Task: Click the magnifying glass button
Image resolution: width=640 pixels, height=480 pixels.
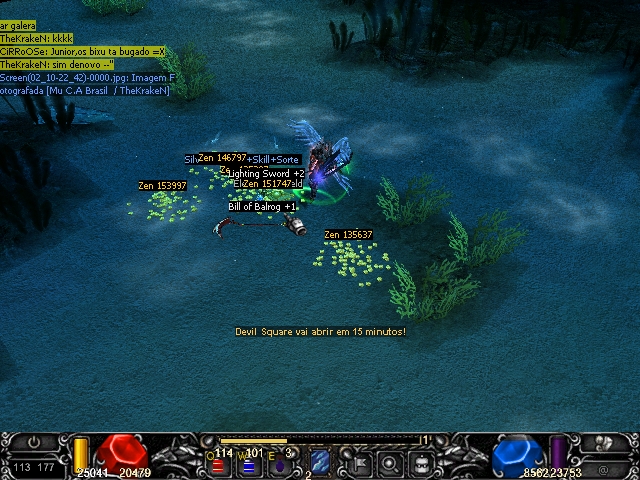Action: pos(391,463)
